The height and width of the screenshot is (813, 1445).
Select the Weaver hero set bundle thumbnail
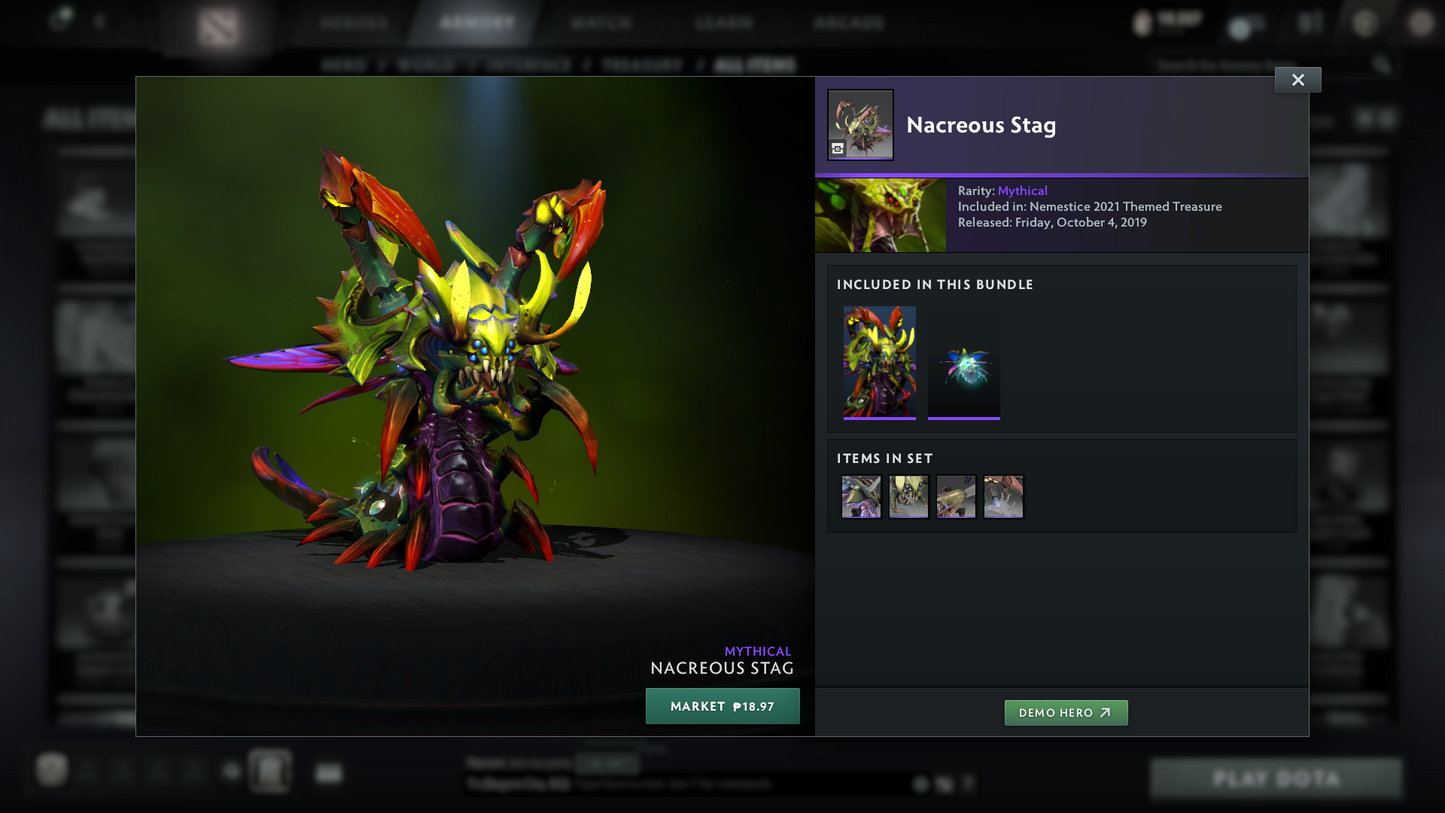[879, 362]
